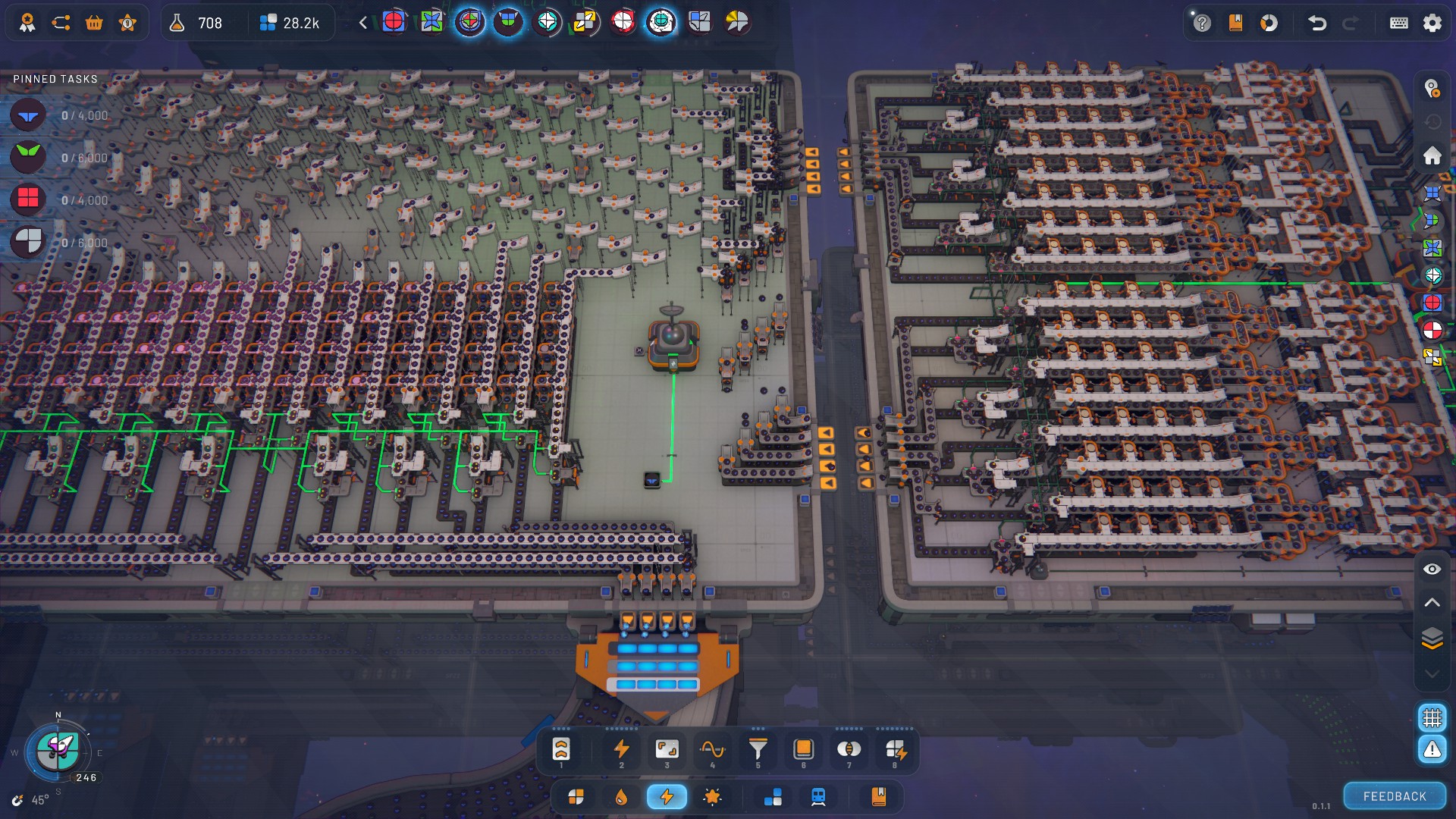Switch to the train category

818,797
